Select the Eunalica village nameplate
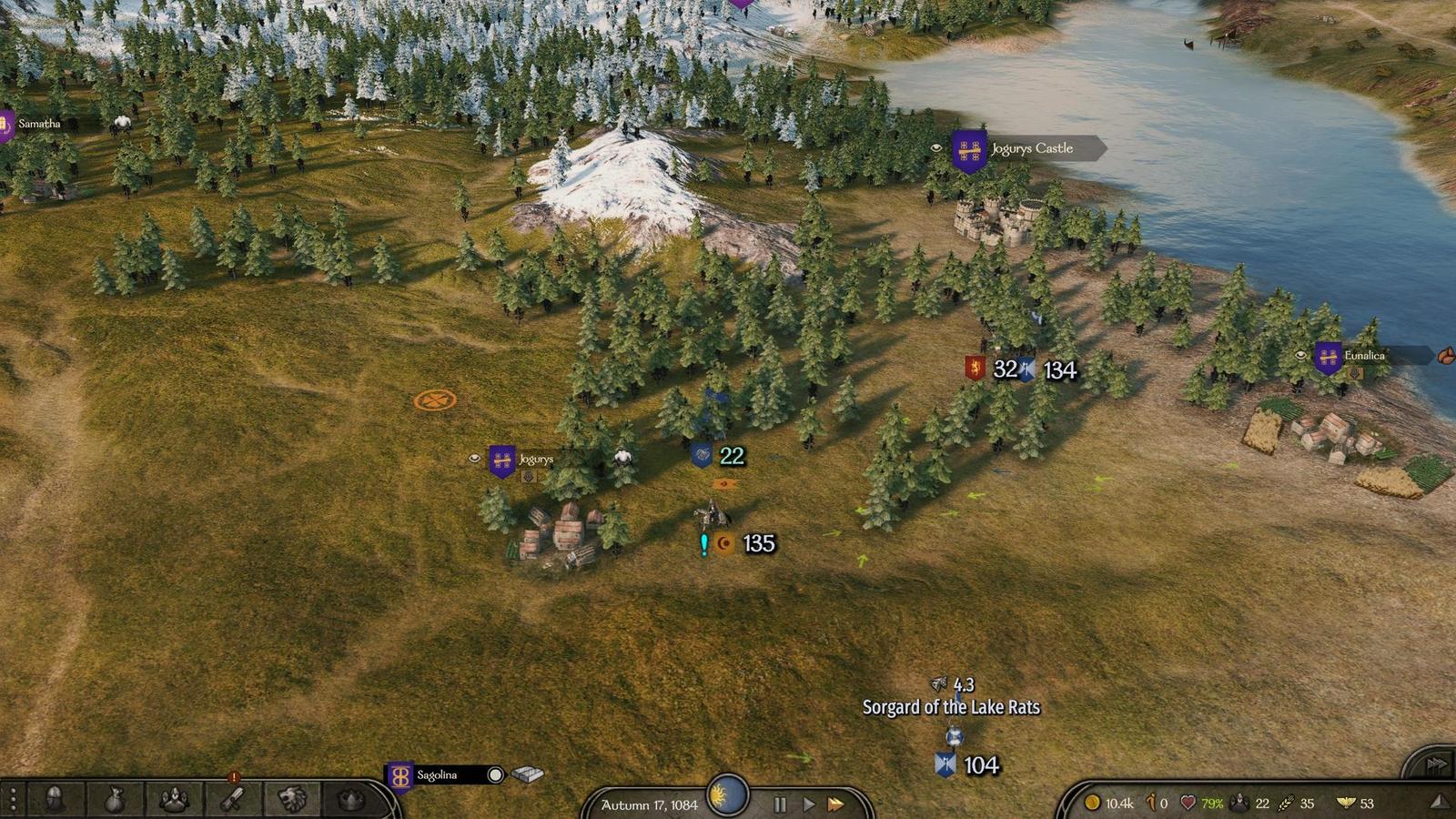The width and height of the screenshot is (1456, 819). click(x=1364, y=356)
